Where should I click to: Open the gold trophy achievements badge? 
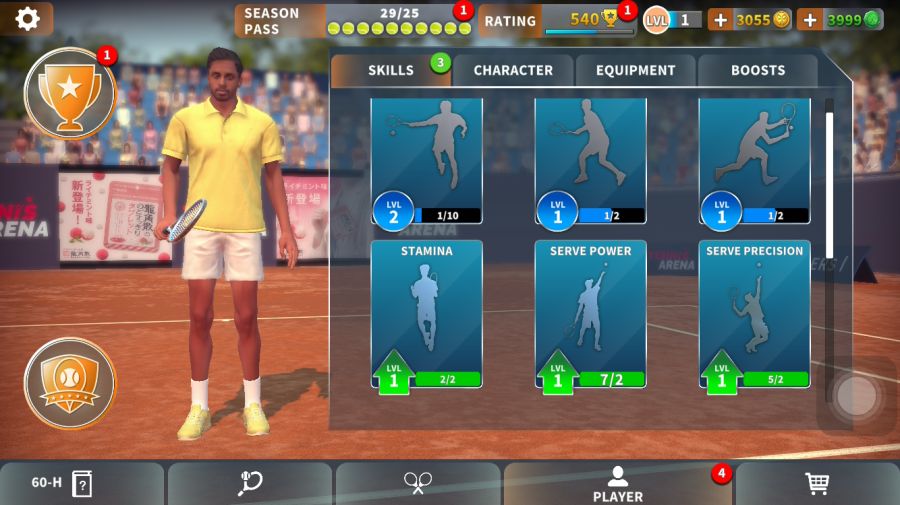pyautogui.click(x=69, y=93)
